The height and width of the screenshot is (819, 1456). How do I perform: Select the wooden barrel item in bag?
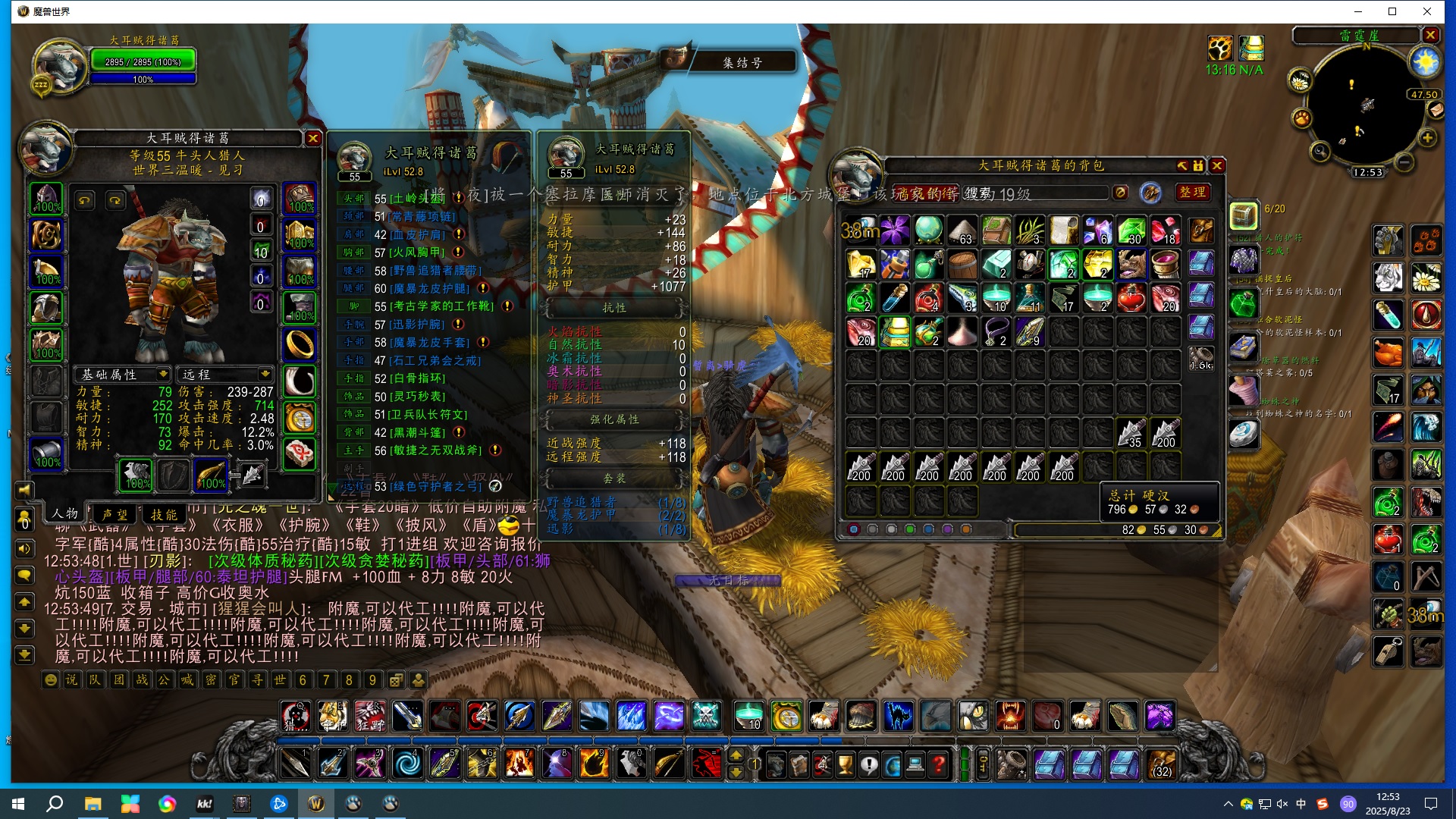tap(962, 265)
